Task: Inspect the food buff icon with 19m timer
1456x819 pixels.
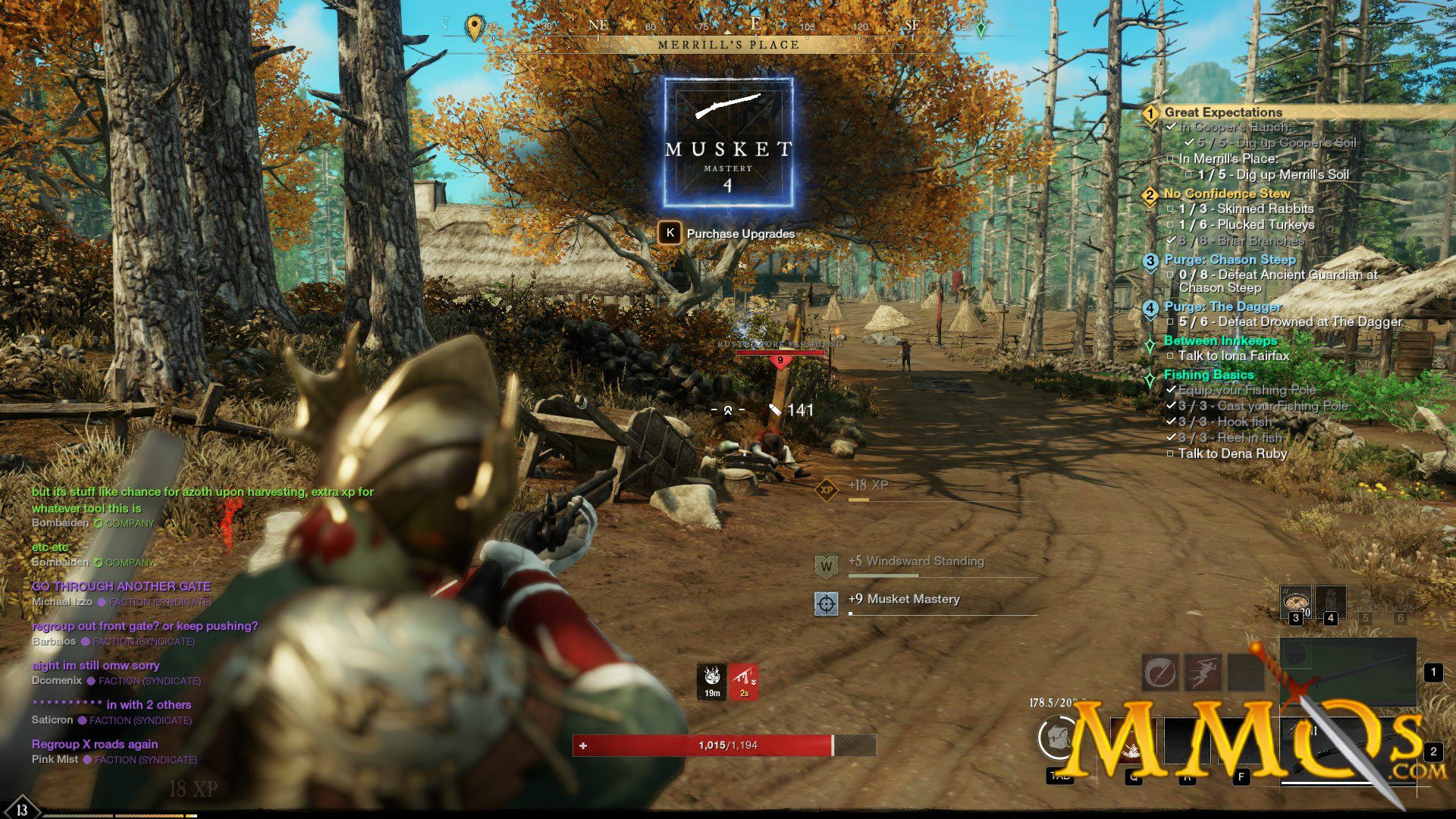Action: (712, 680)
